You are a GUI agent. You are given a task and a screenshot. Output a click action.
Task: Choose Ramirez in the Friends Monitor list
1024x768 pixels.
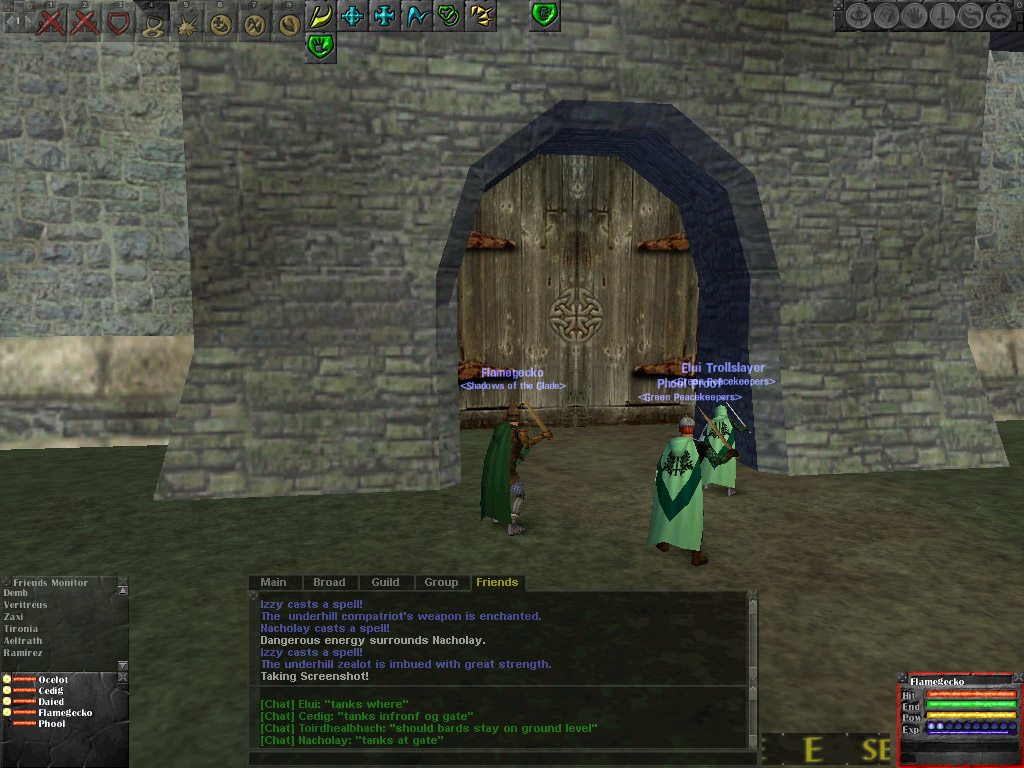click(22, 652)
